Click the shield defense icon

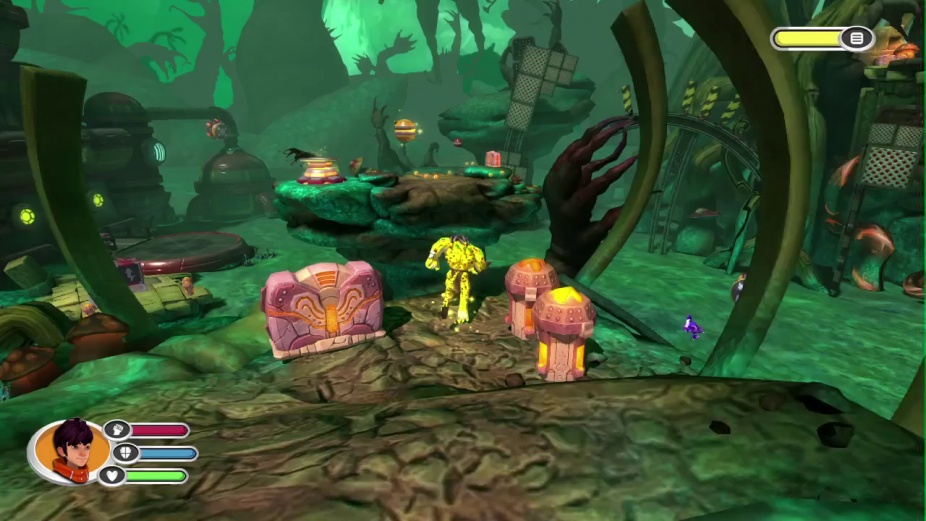125,453
